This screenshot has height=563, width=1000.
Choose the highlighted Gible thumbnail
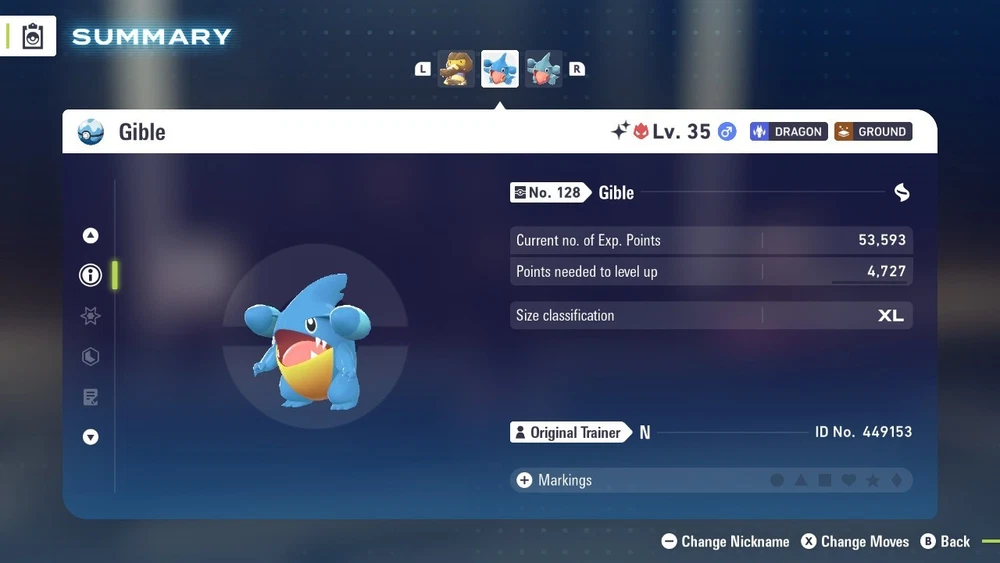(x=500, y=69)
